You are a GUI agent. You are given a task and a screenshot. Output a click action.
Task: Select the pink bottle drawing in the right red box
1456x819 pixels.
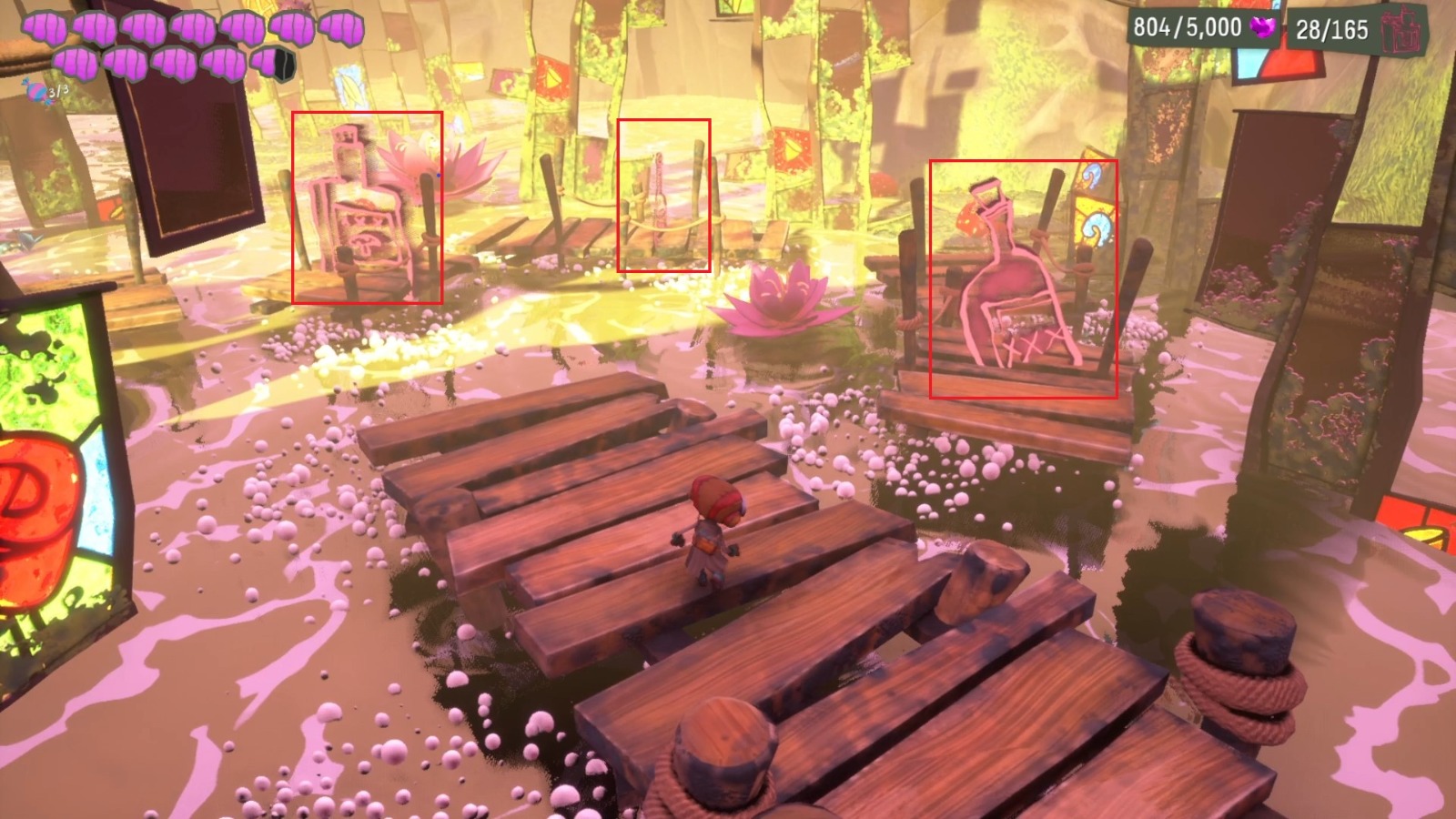1010,282
